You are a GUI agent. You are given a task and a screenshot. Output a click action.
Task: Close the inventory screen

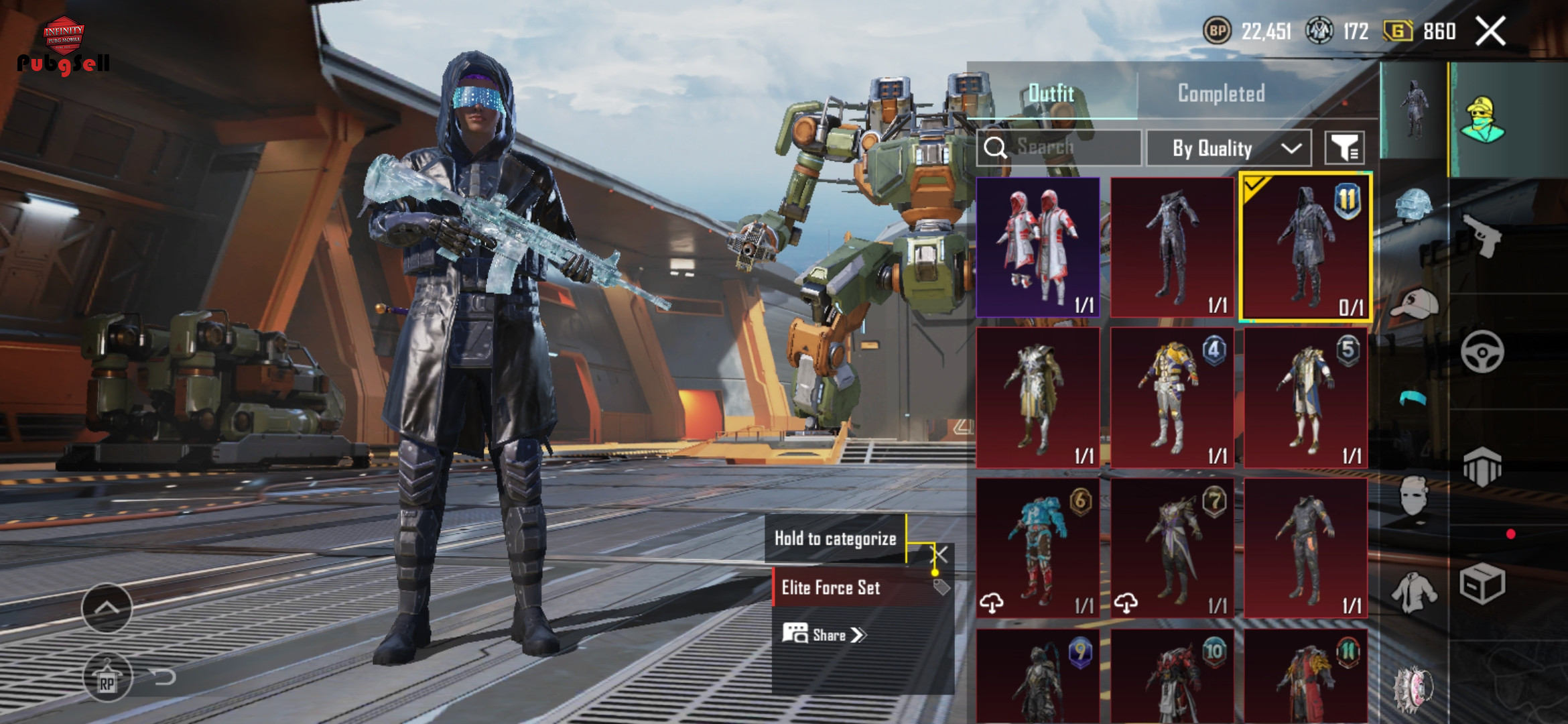[x=1490, y=31]
